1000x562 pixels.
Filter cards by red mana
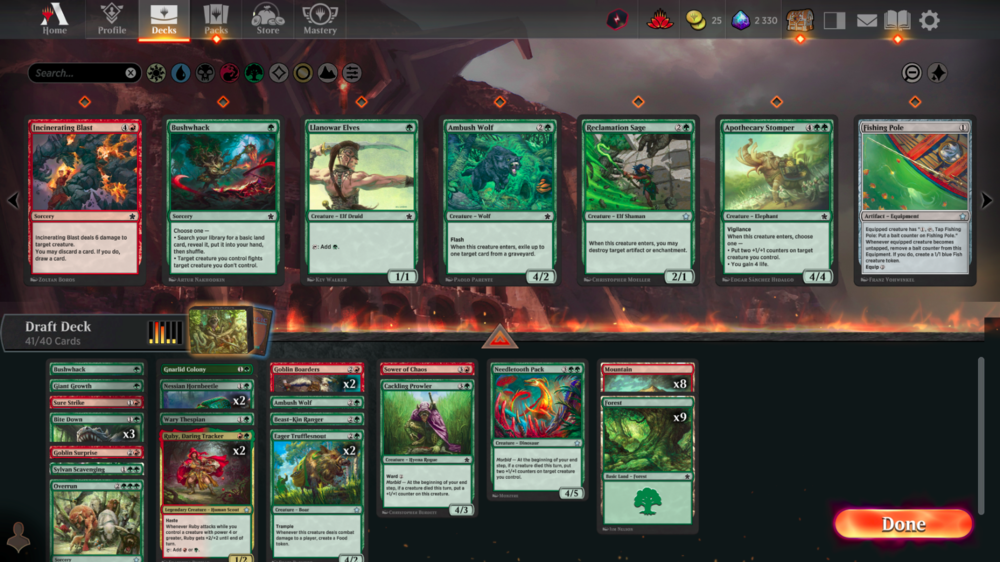point(229,73)
